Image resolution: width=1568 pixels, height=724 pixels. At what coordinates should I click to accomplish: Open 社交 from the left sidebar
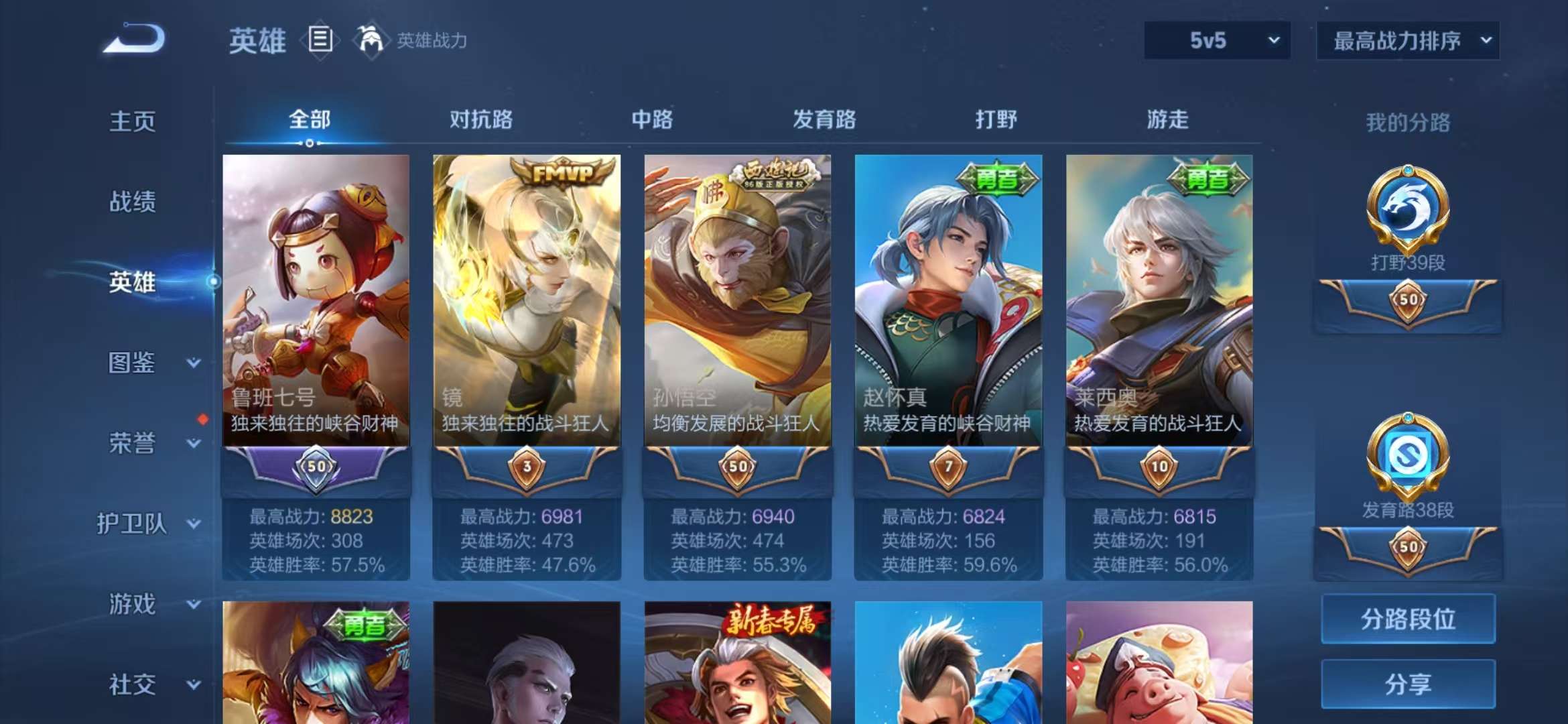point(131,684)
